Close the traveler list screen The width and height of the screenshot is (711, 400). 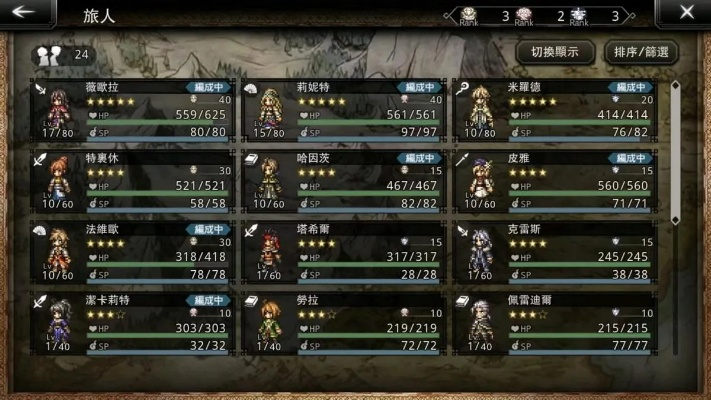pos(686,13)
